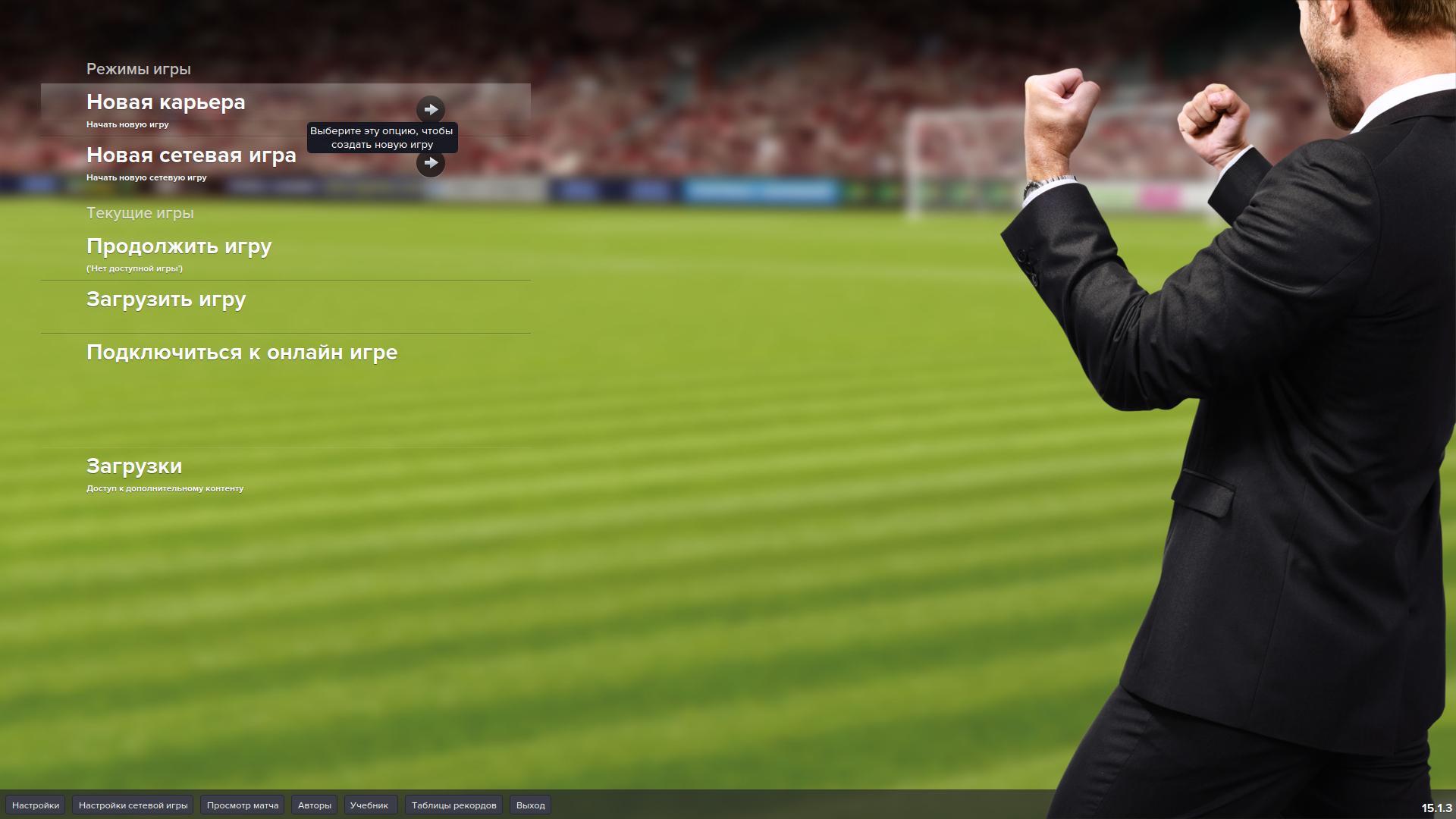1456x819 pixels.
Task: Launch Просмотр матча from bottom bar
Action: click(243, 805)
